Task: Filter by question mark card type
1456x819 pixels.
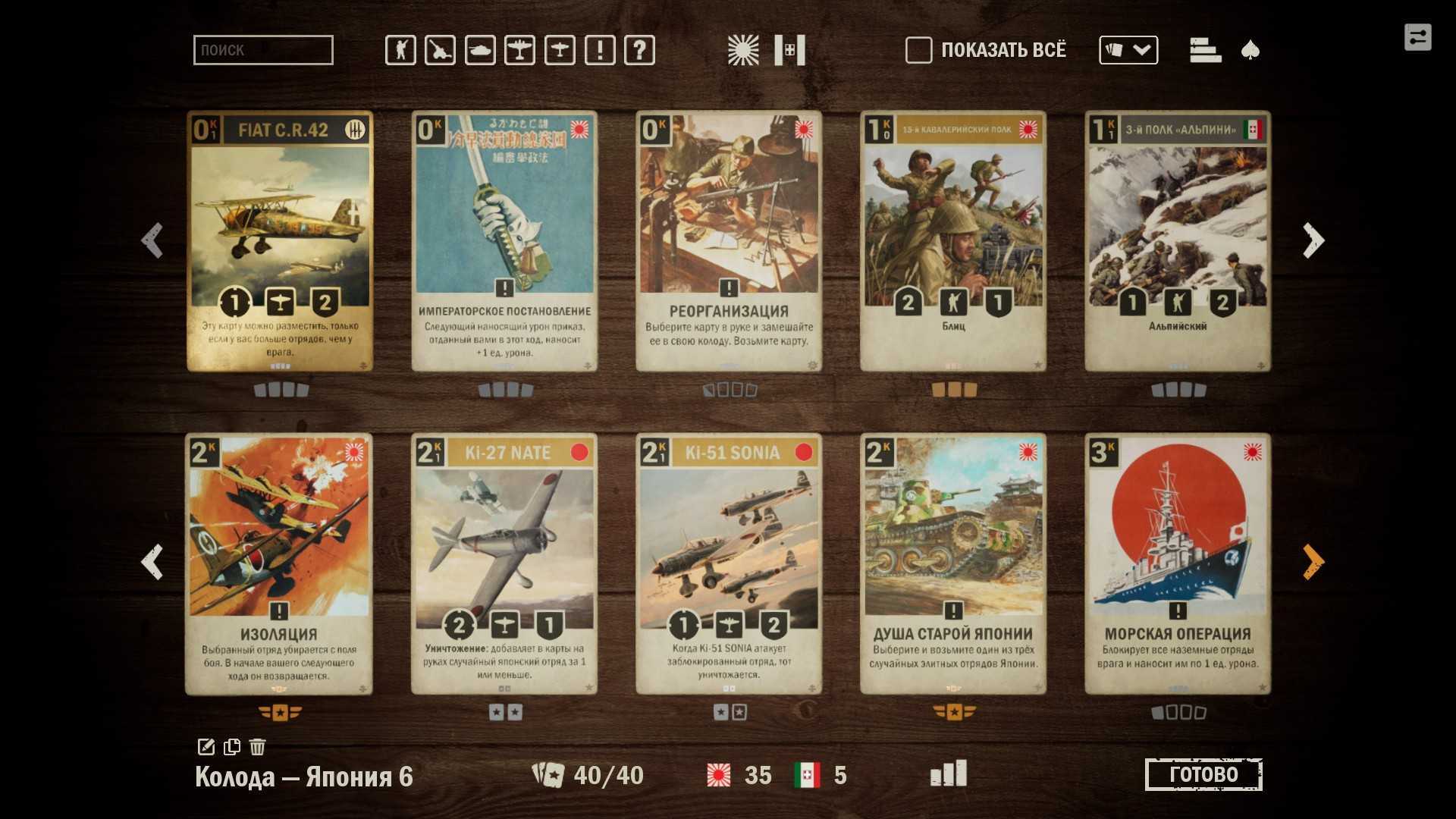Action: pos(639,50)
